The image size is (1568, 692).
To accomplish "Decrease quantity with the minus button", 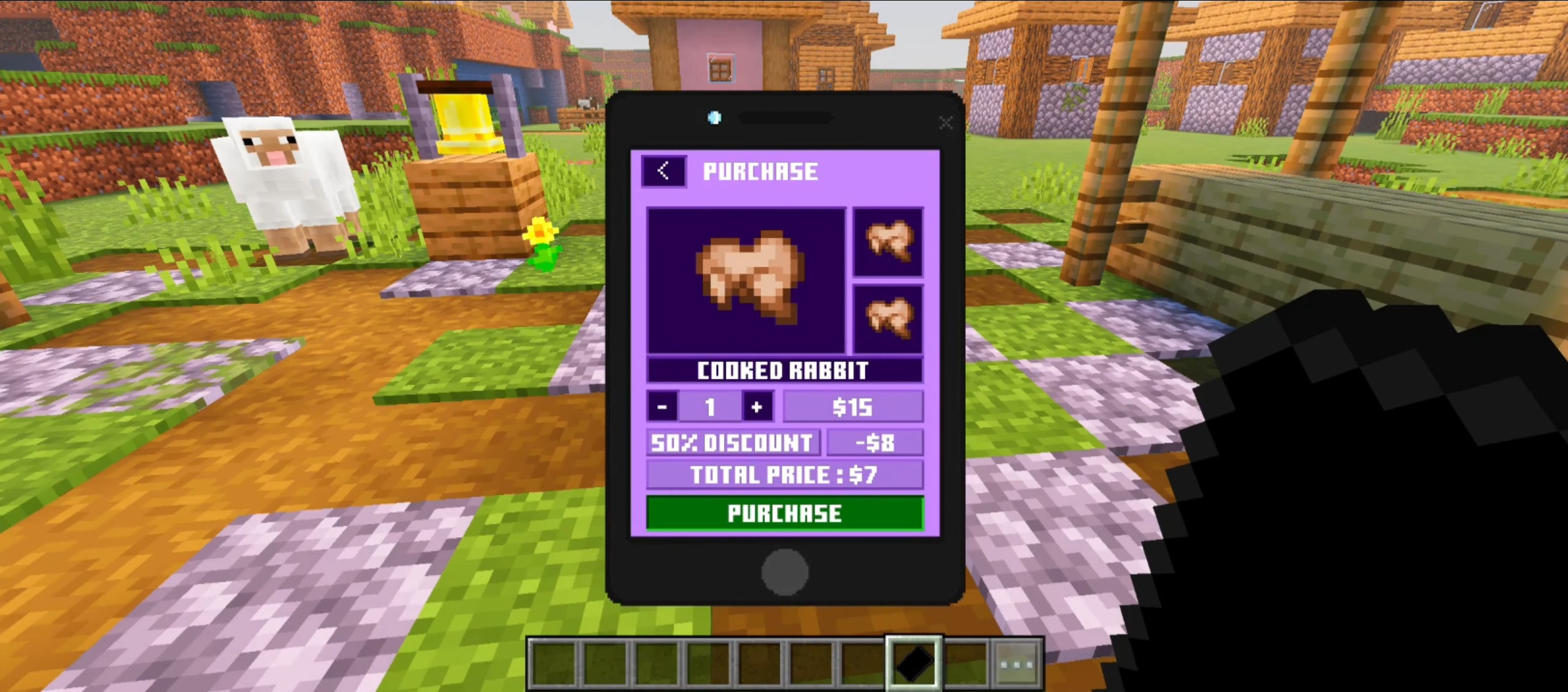I will (662, 407).
